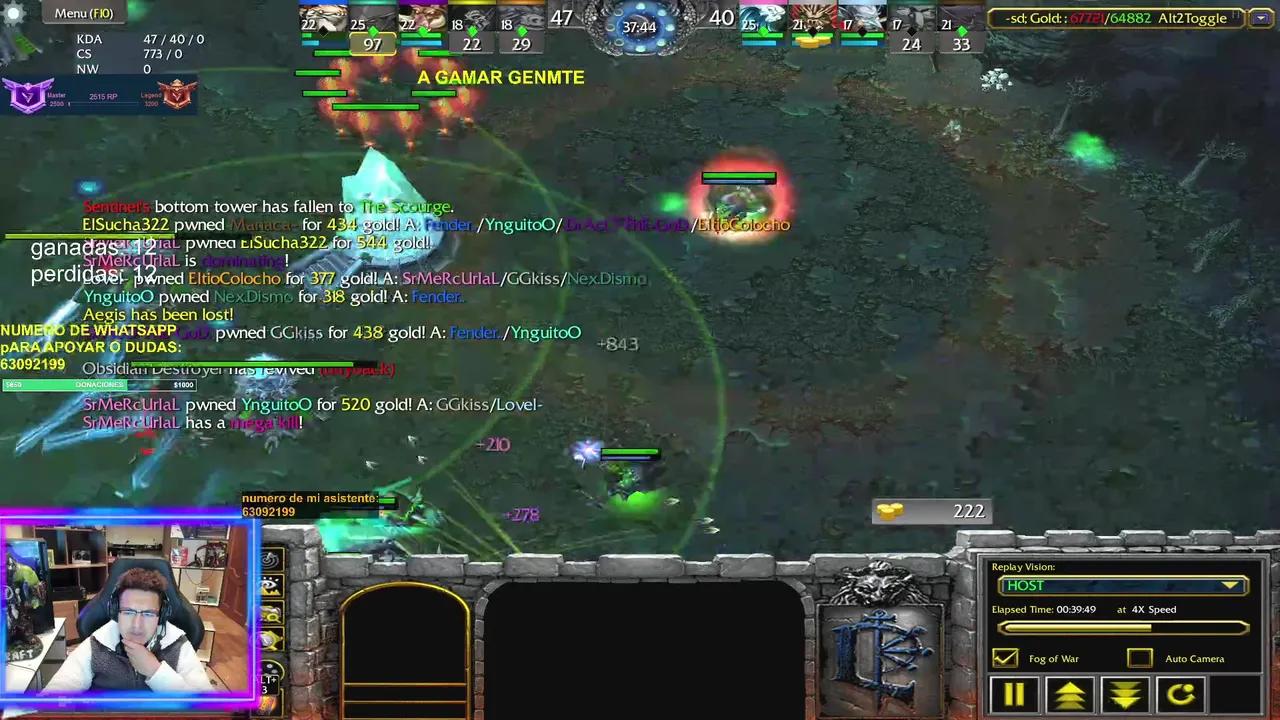
Task: Click the purple Master rank badge
Action: (x=27, y=95)
